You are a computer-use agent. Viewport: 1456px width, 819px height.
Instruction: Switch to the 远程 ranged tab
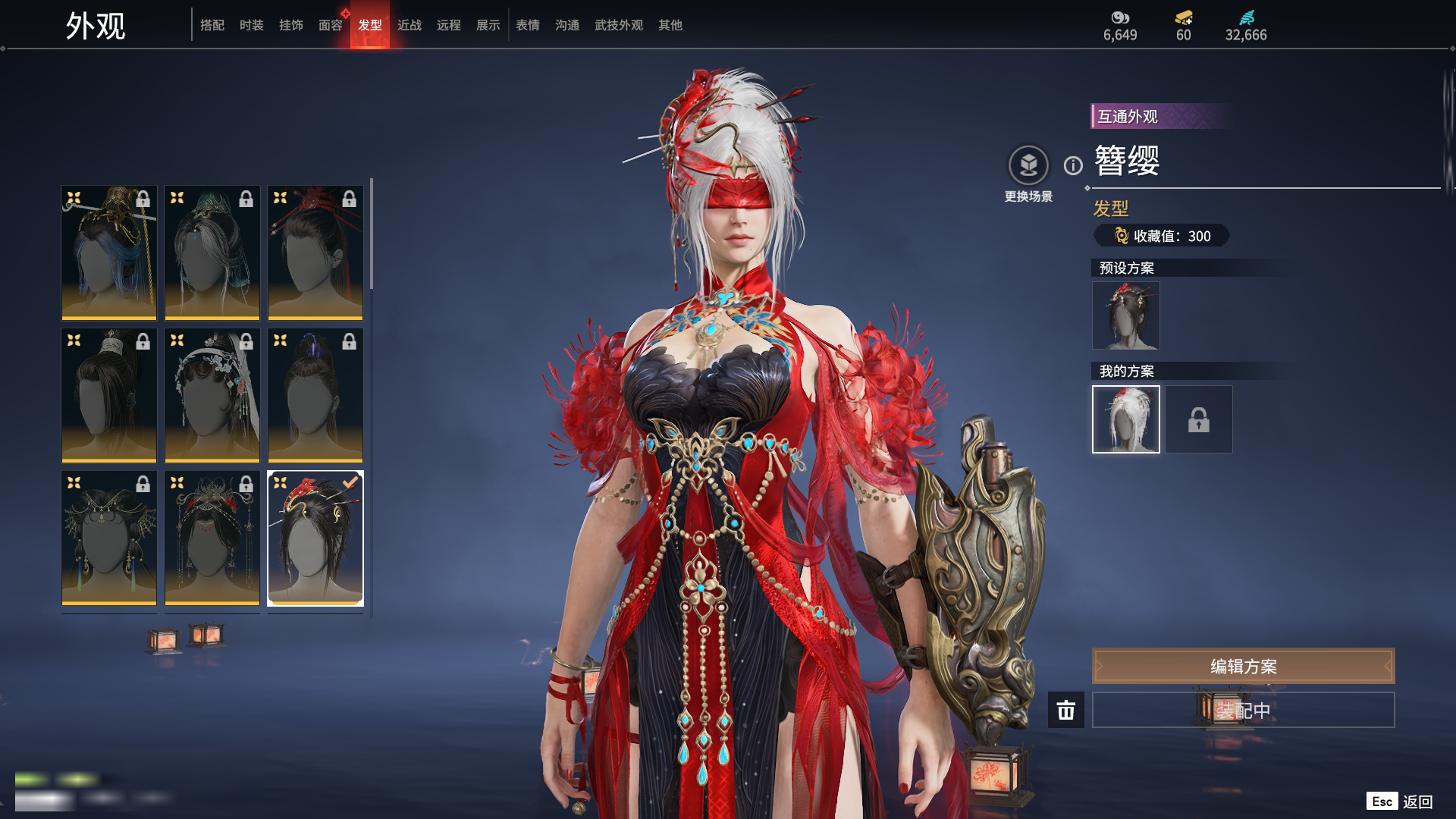(x=448, y=25)
